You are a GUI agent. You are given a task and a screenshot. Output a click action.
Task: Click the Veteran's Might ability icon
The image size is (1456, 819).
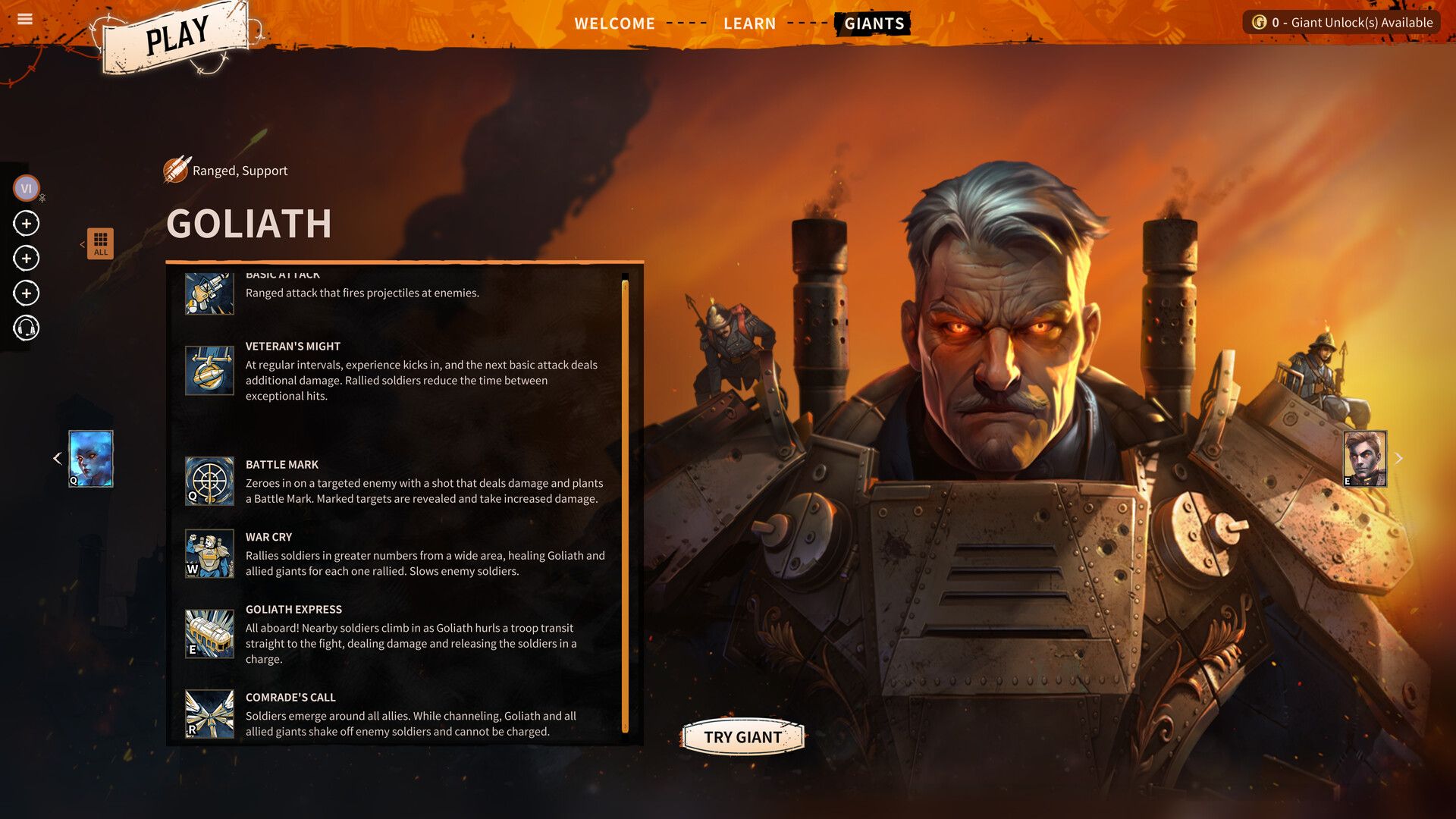[x=209, y=371]
